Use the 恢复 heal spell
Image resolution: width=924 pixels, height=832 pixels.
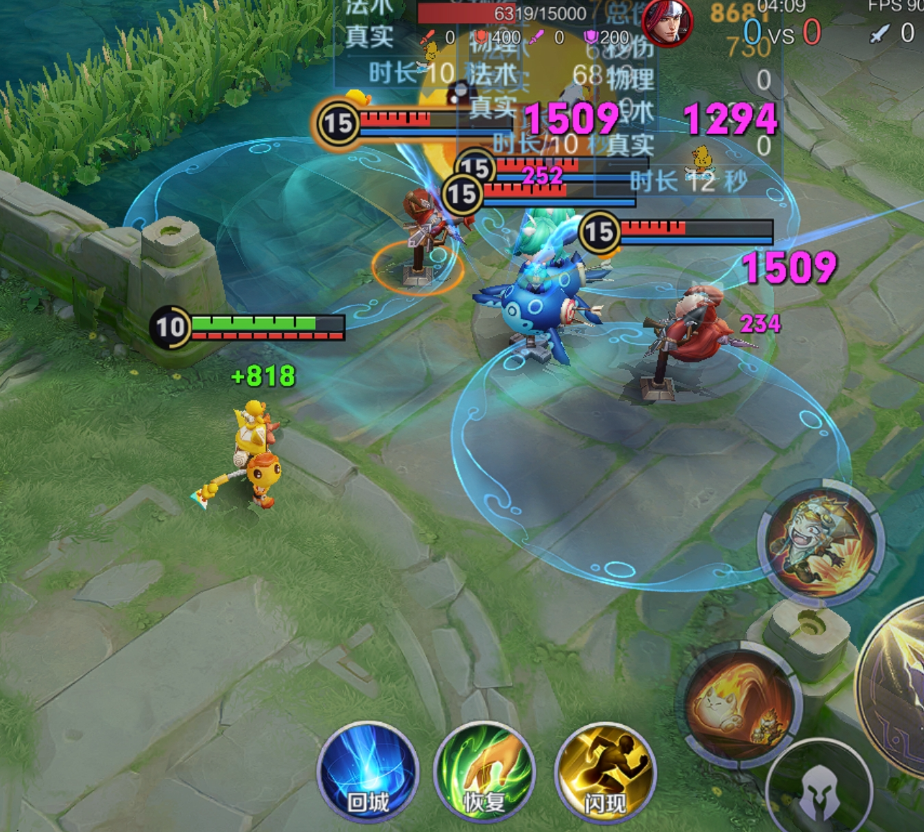pos(484,772)
